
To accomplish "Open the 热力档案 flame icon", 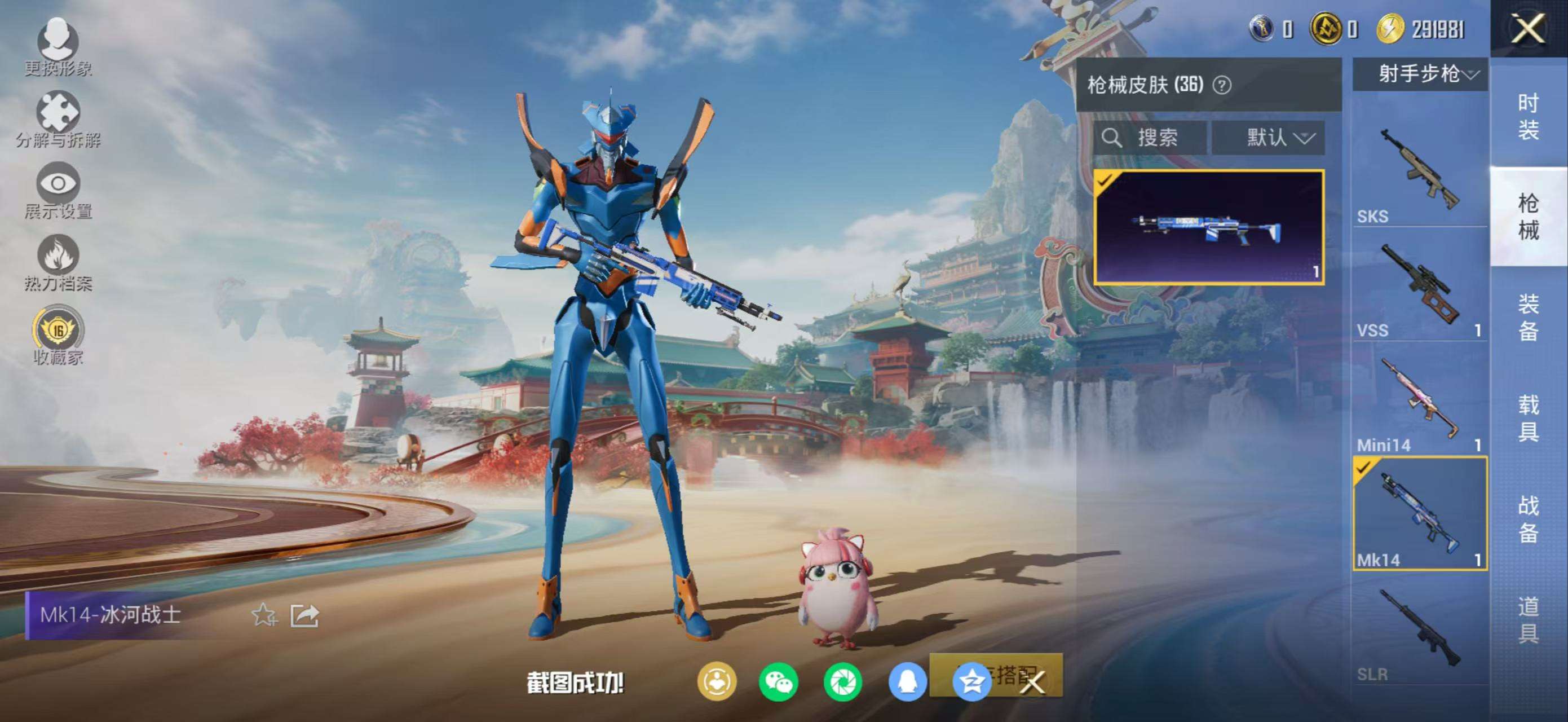I will click(58, 261).
